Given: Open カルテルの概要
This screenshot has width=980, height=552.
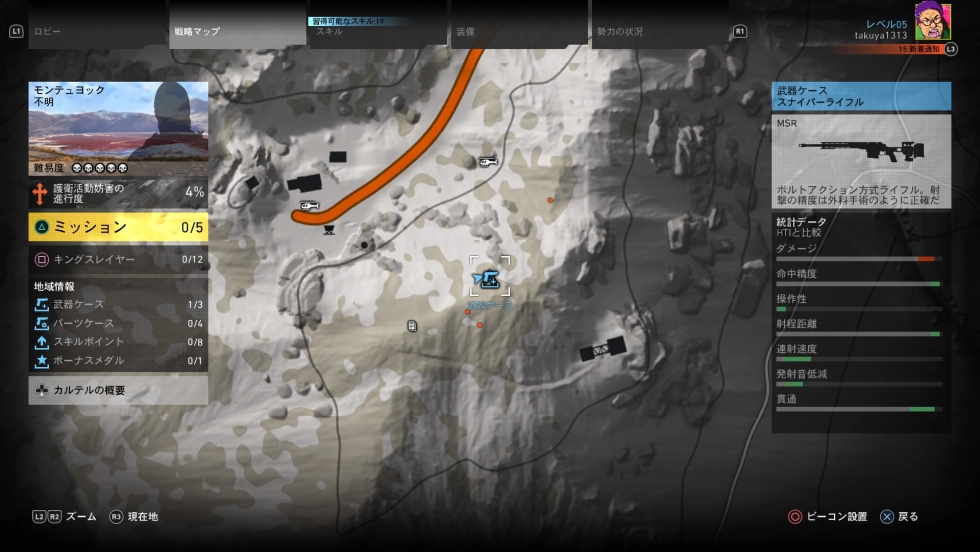Looking at the screenshot, I should [118, 390].
